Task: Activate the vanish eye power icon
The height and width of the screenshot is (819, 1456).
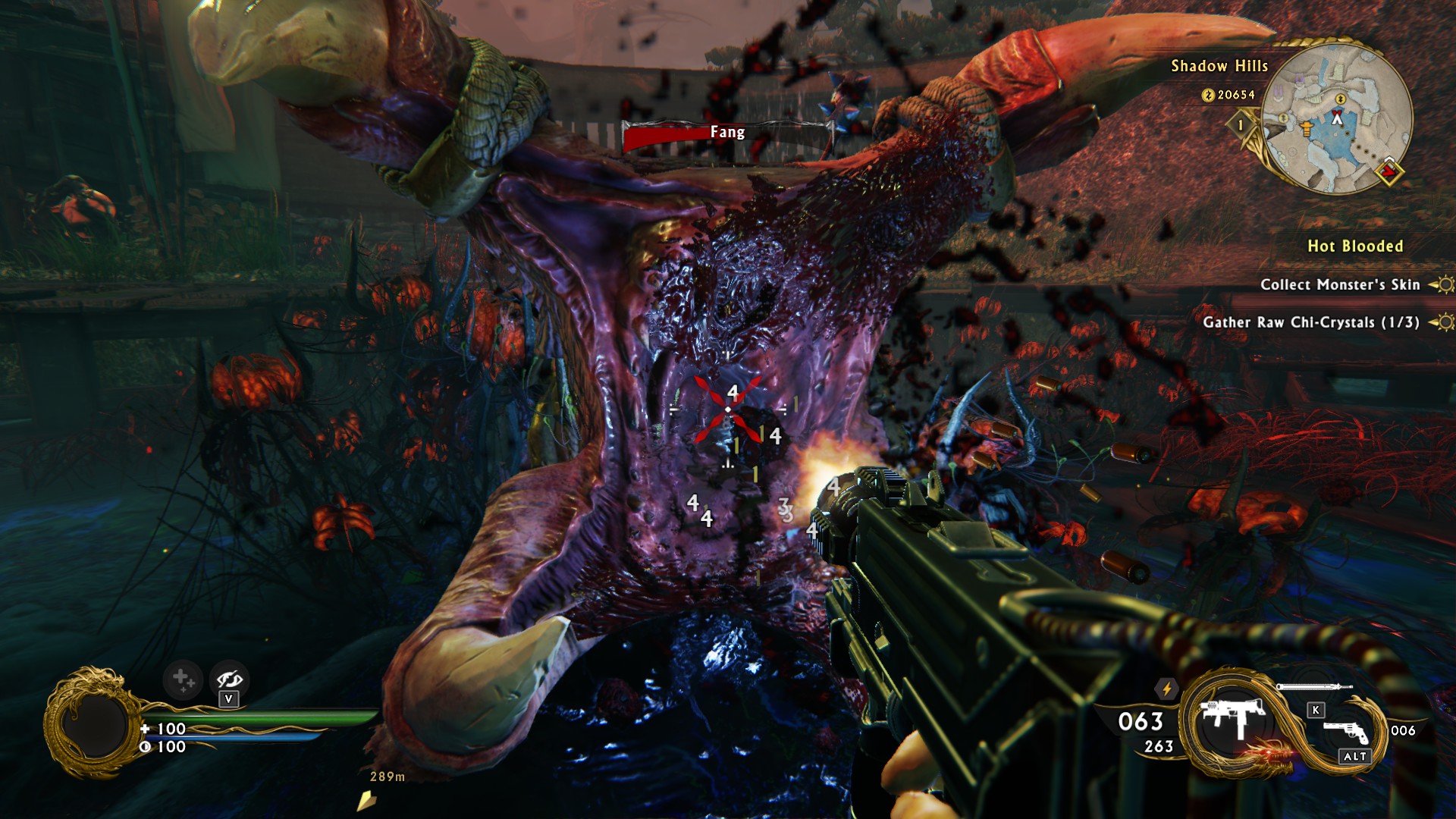Action: point(229,679)
